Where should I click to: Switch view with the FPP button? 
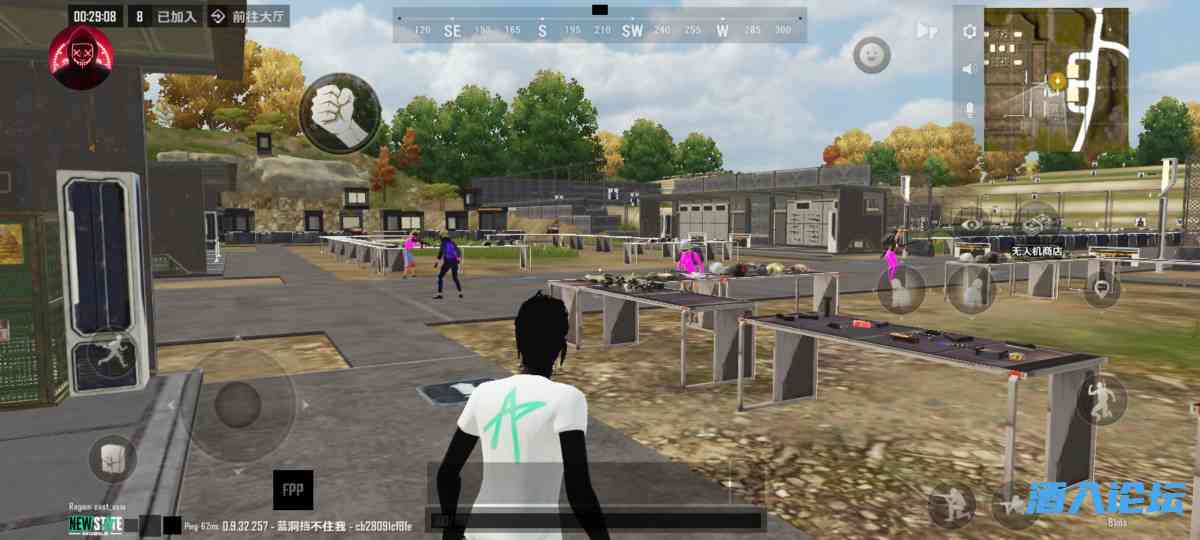click(x=293, y=490)
